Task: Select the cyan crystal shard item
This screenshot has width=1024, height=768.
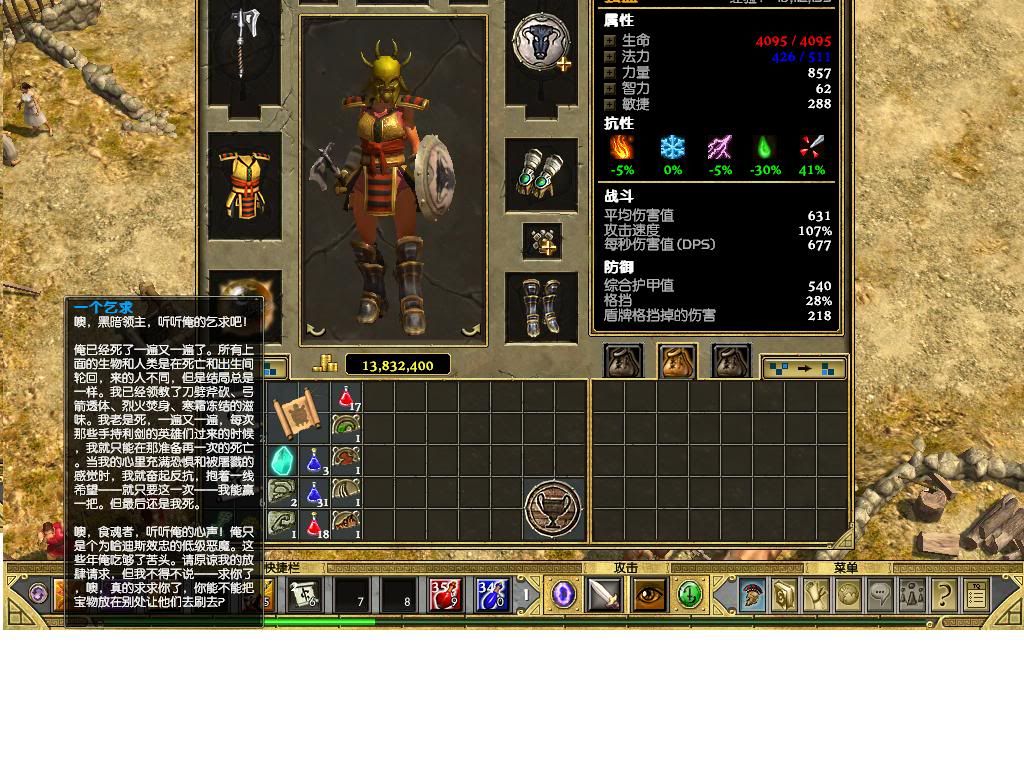Action: [281, 460]
